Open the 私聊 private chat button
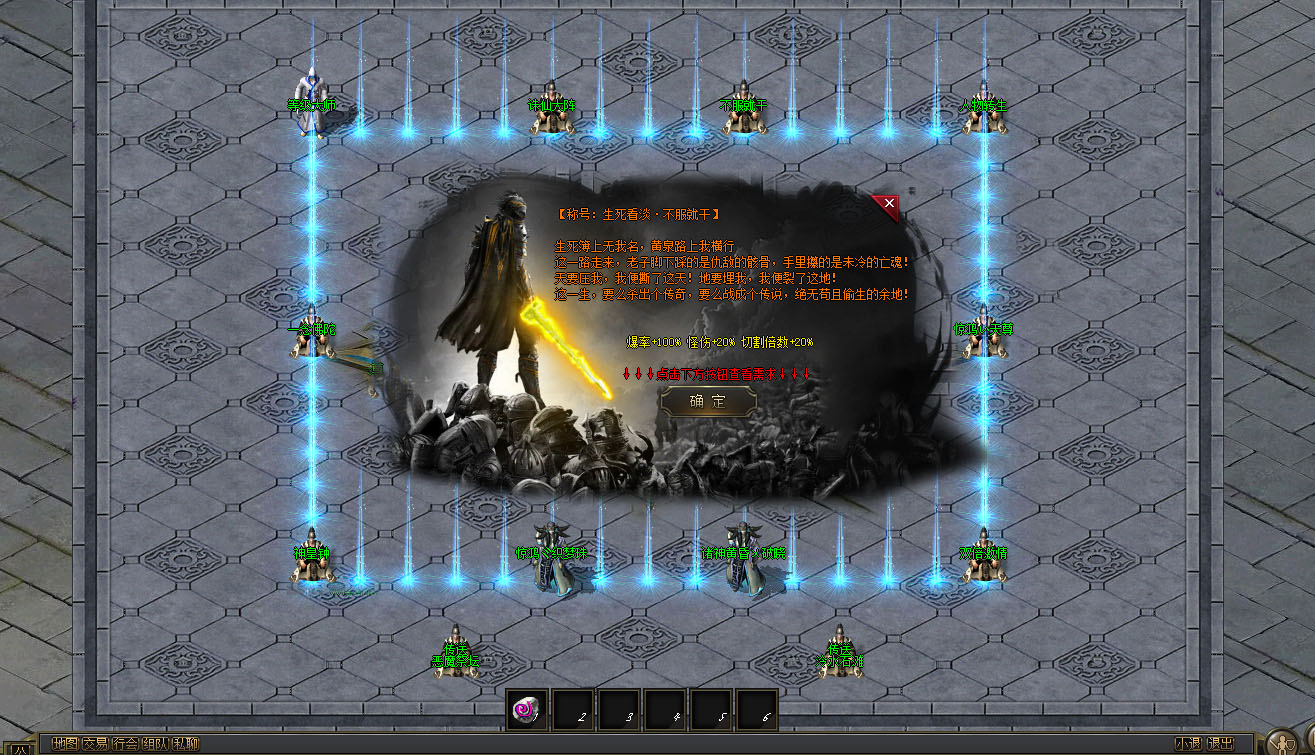The width and height of the screenshot is (1315, 755). (186, 744)
